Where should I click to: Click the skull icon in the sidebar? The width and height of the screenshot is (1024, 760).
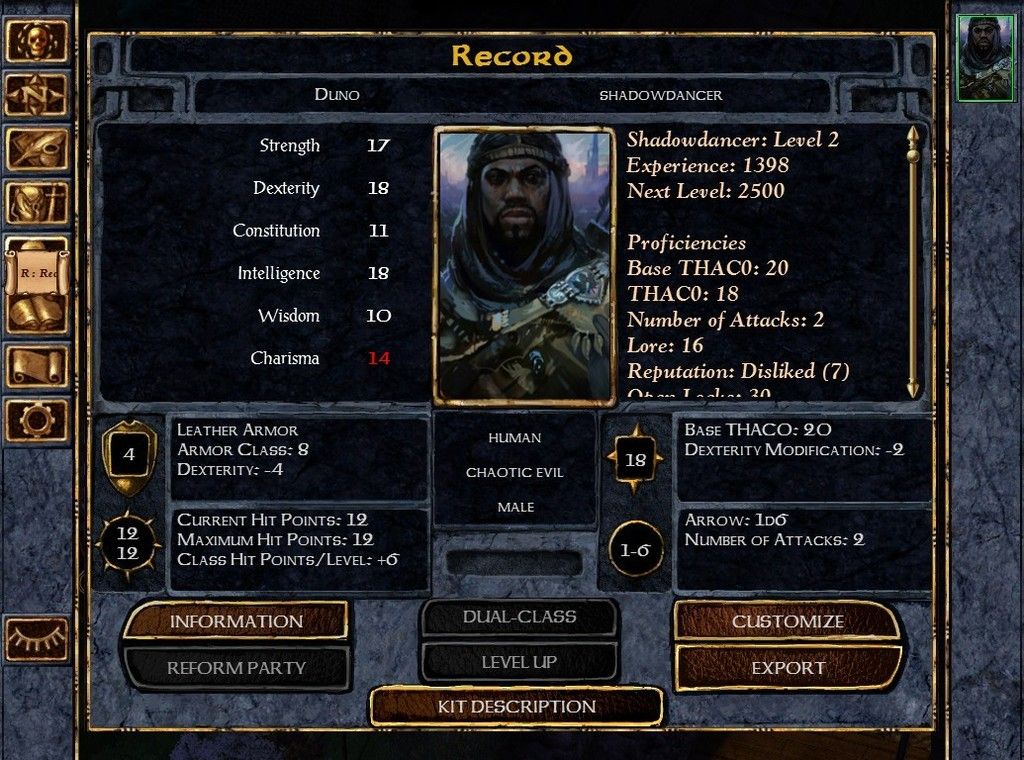coord(37,41)
